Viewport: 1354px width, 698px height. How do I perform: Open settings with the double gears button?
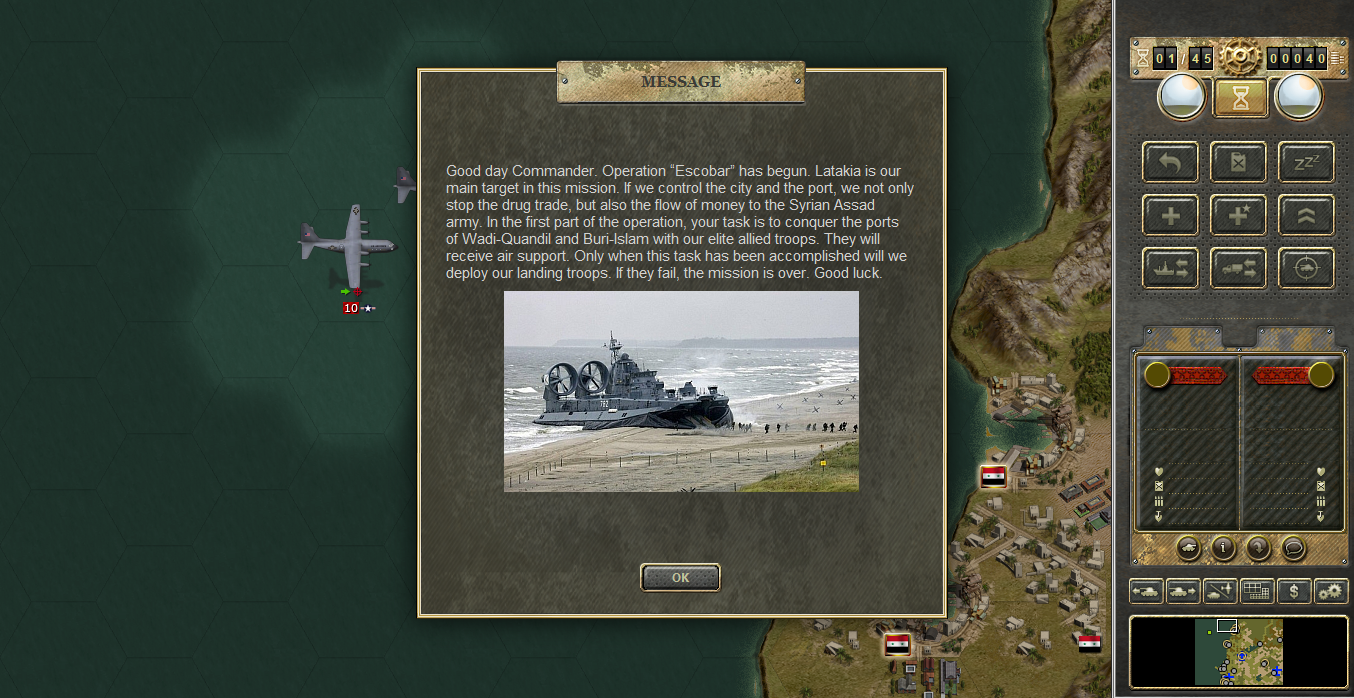[x=1331, y=591]
